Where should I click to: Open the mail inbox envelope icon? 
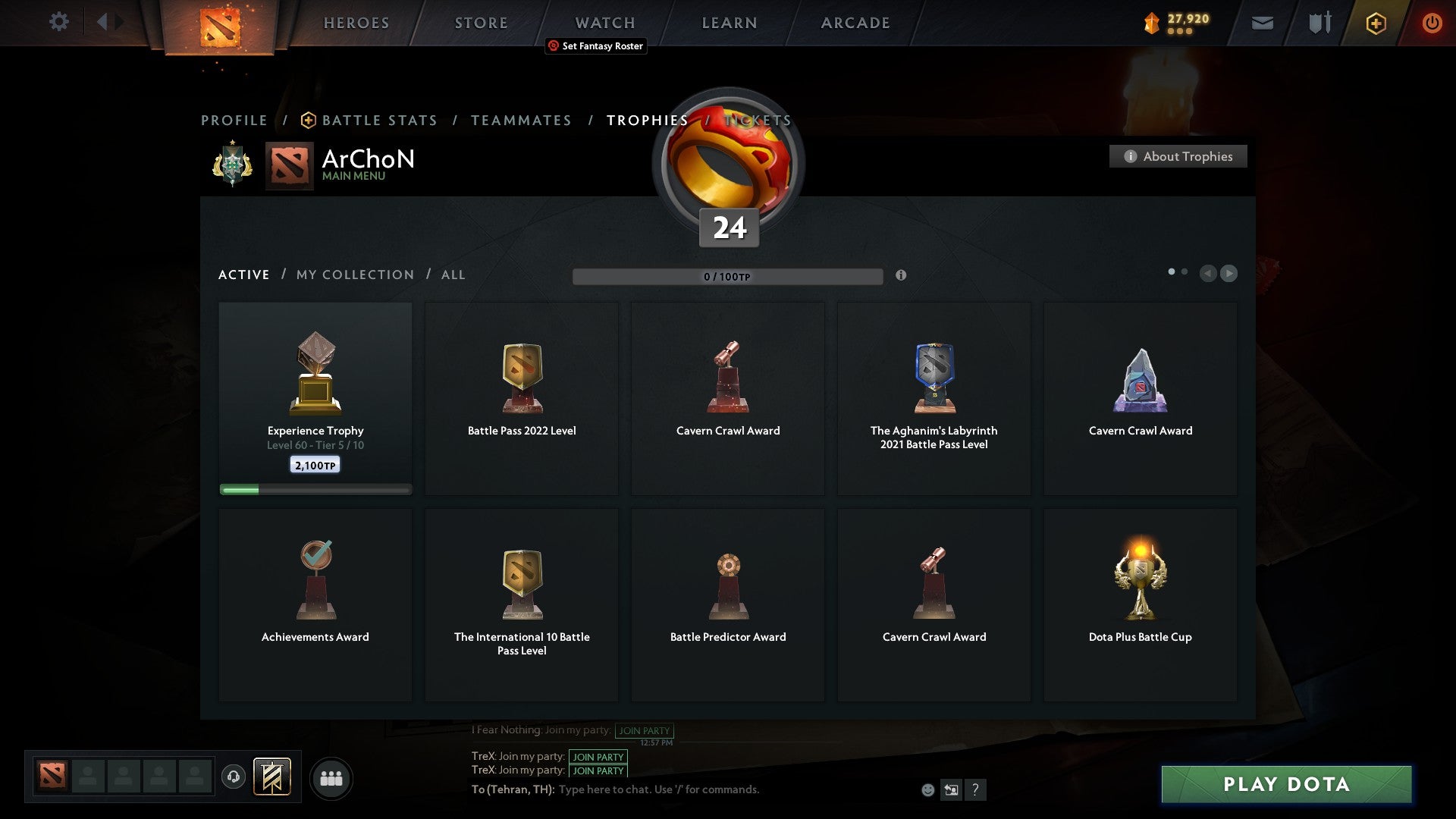tap(1262, 23)
